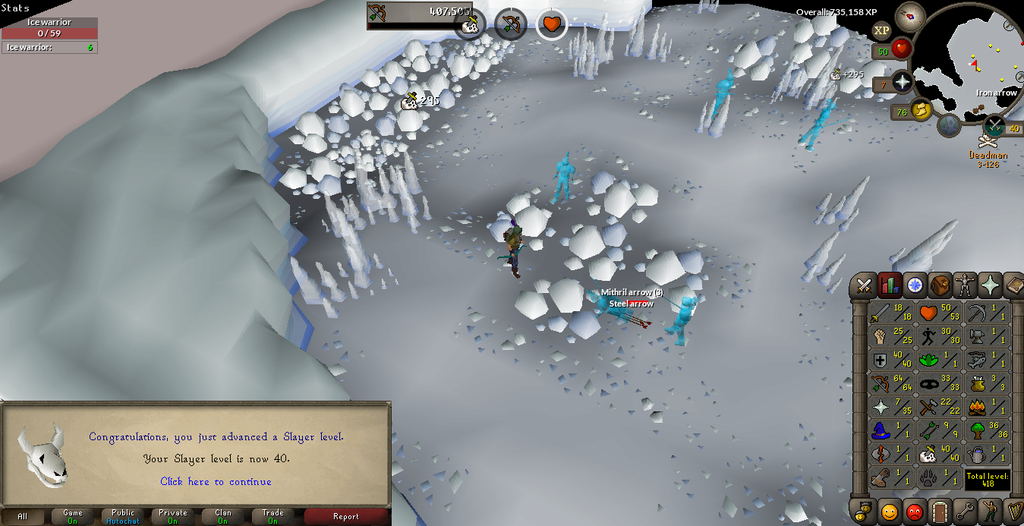
Task: Open the Logout door tab
Action: [939, 511]
